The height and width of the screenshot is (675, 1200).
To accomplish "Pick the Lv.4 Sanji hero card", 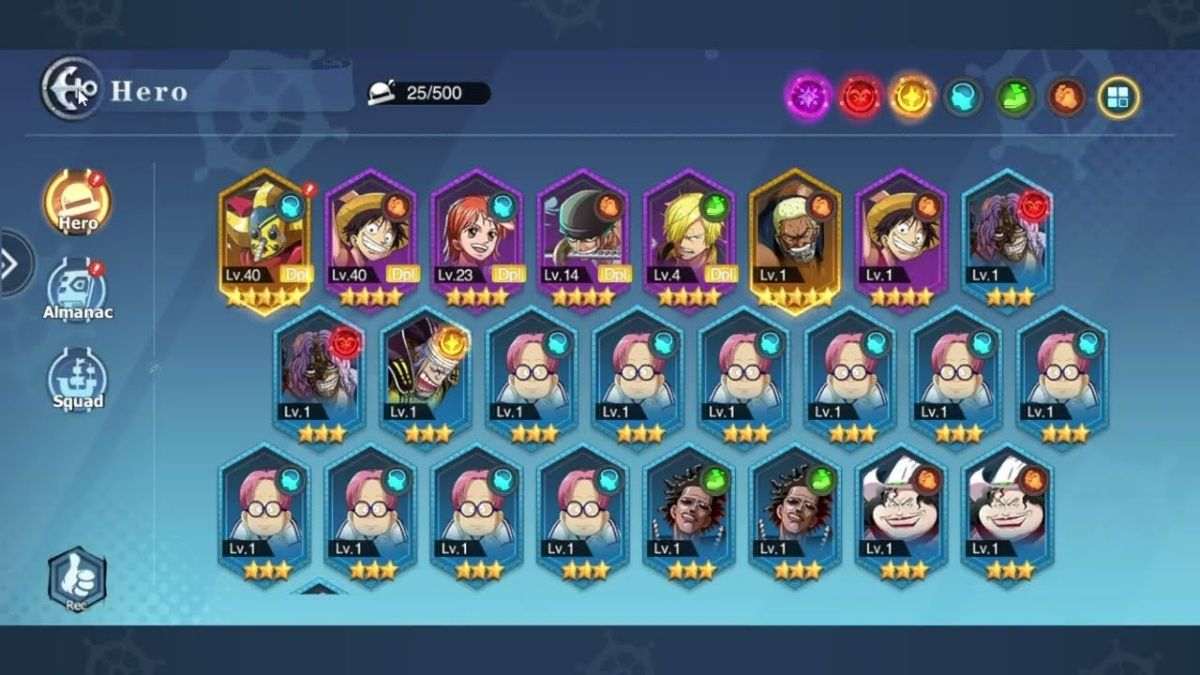I will pyautogui.click(x=689, y=242).
